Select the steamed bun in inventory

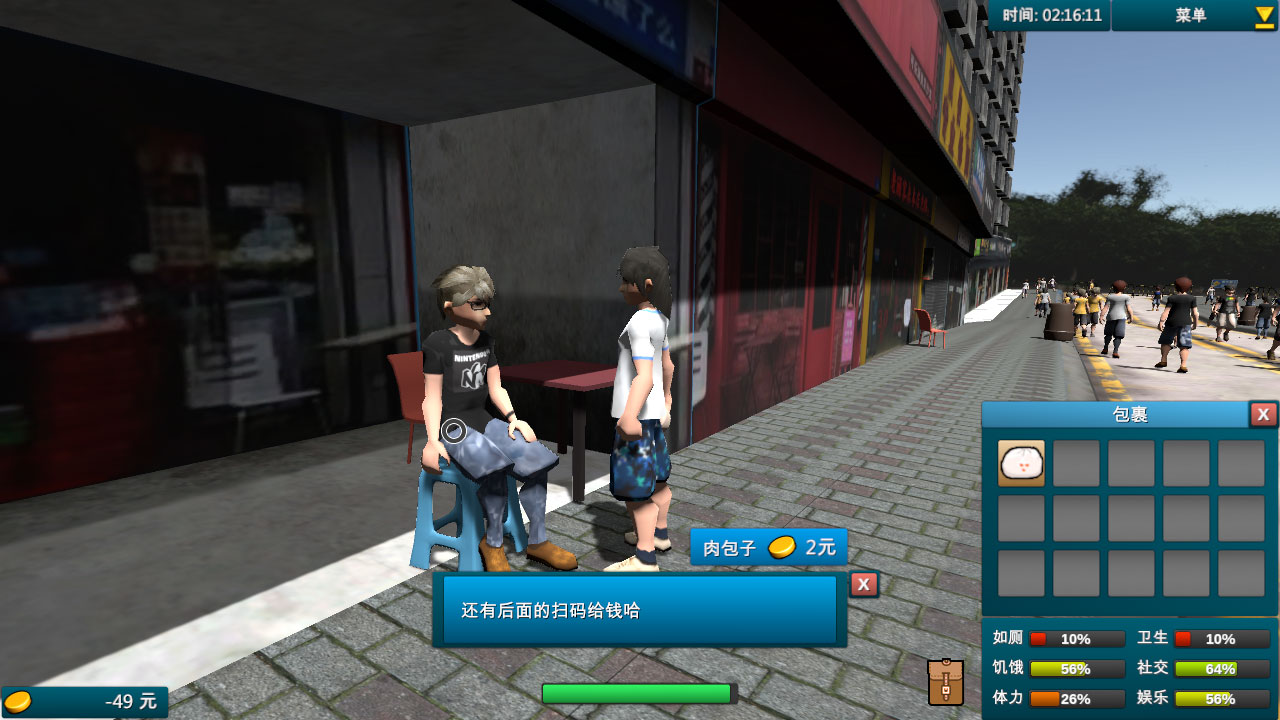point(1021,464)
